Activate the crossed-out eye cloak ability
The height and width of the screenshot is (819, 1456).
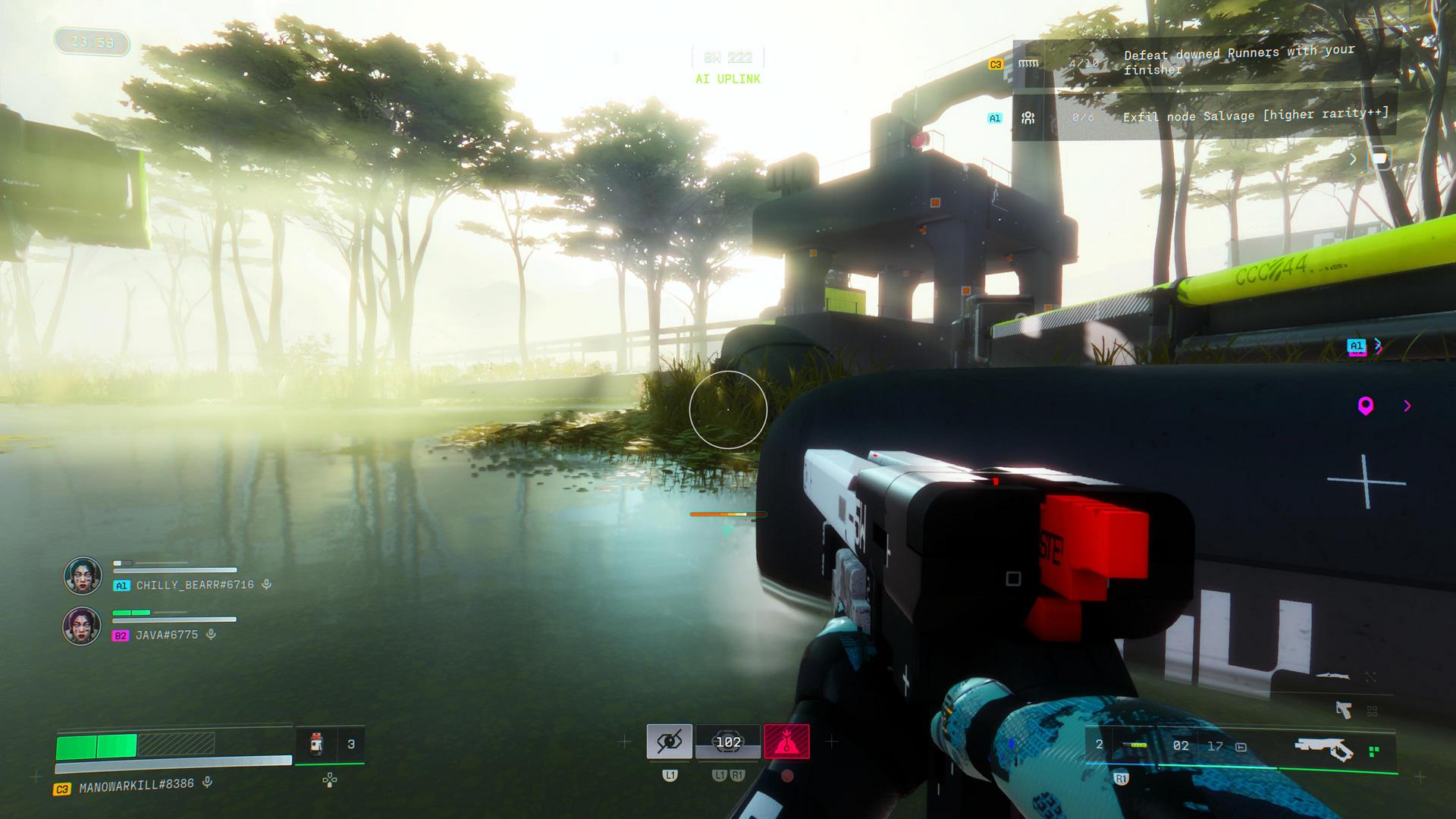pos(669,742)
